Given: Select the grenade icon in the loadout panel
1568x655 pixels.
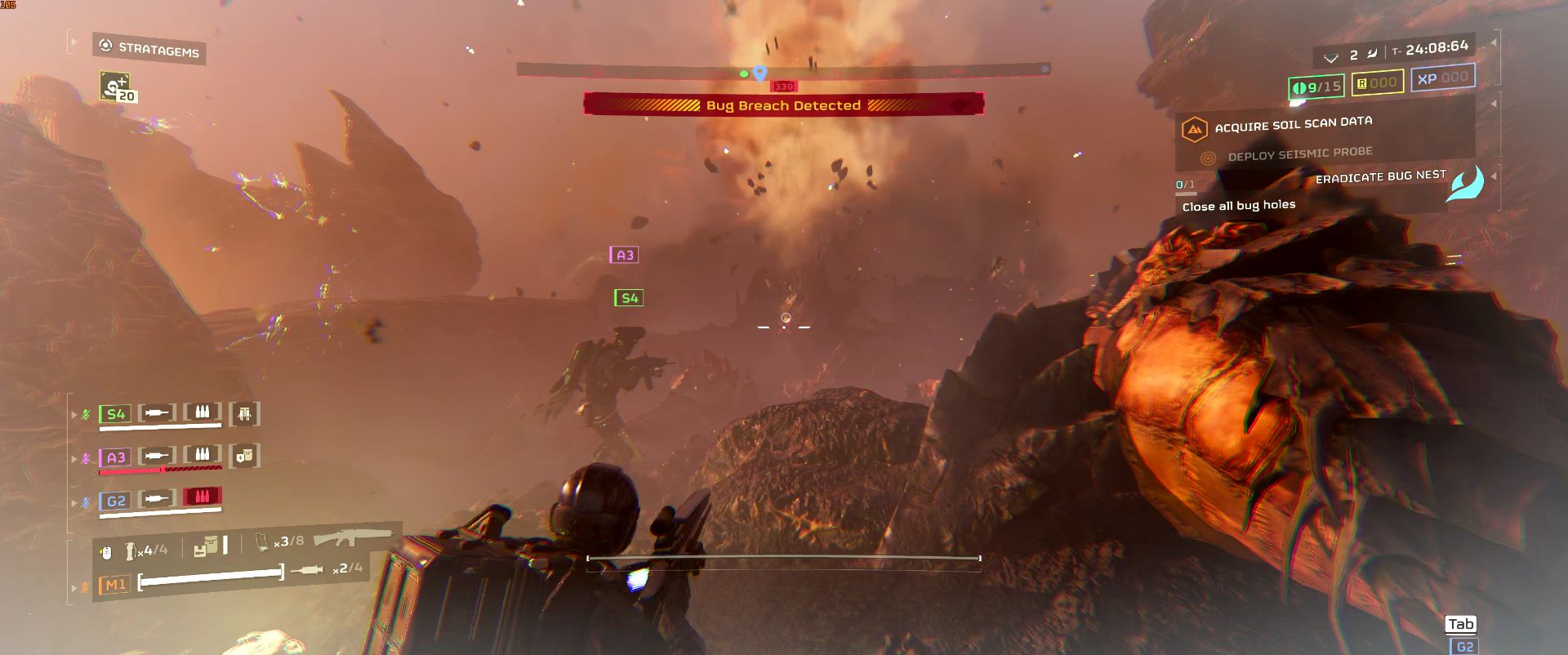Looking at the screenshot, I should 131,552.
